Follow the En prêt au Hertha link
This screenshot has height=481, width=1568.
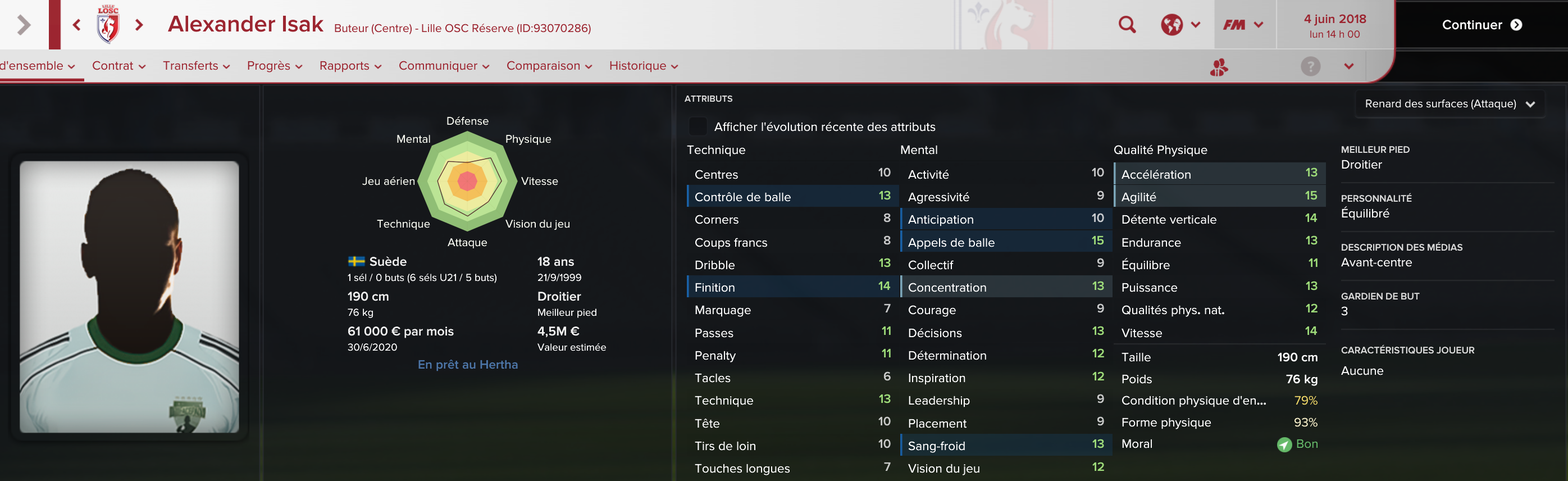click(467, 365)
